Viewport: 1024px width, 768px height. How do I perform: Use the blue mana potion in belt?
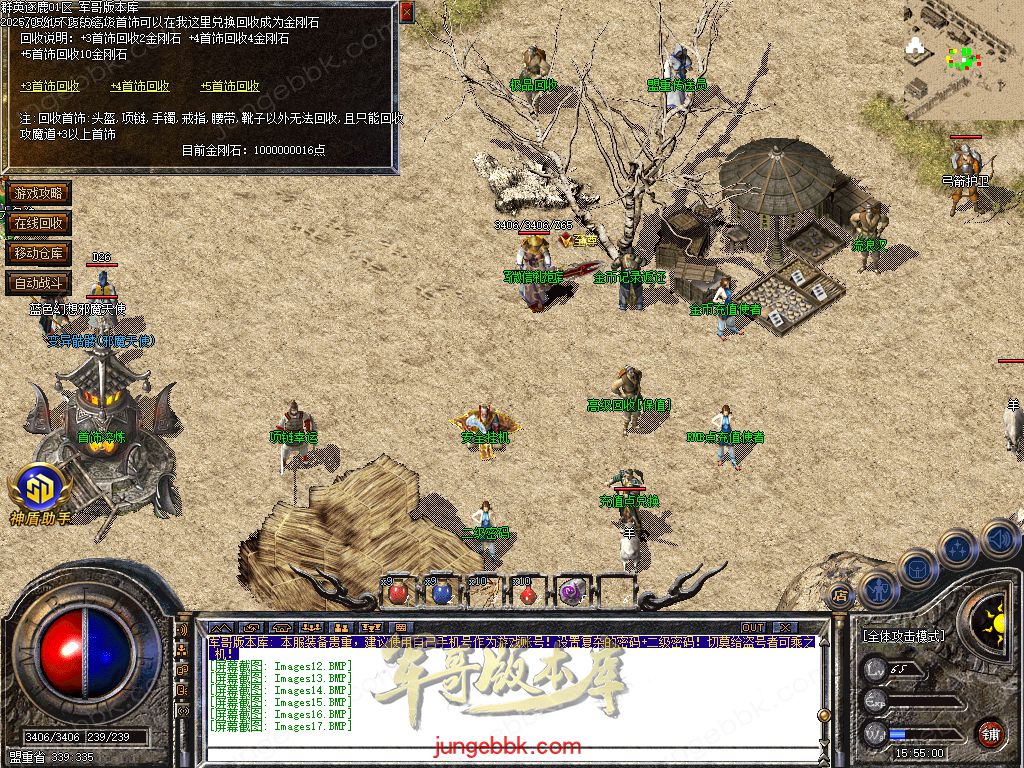tap(440, 592)
